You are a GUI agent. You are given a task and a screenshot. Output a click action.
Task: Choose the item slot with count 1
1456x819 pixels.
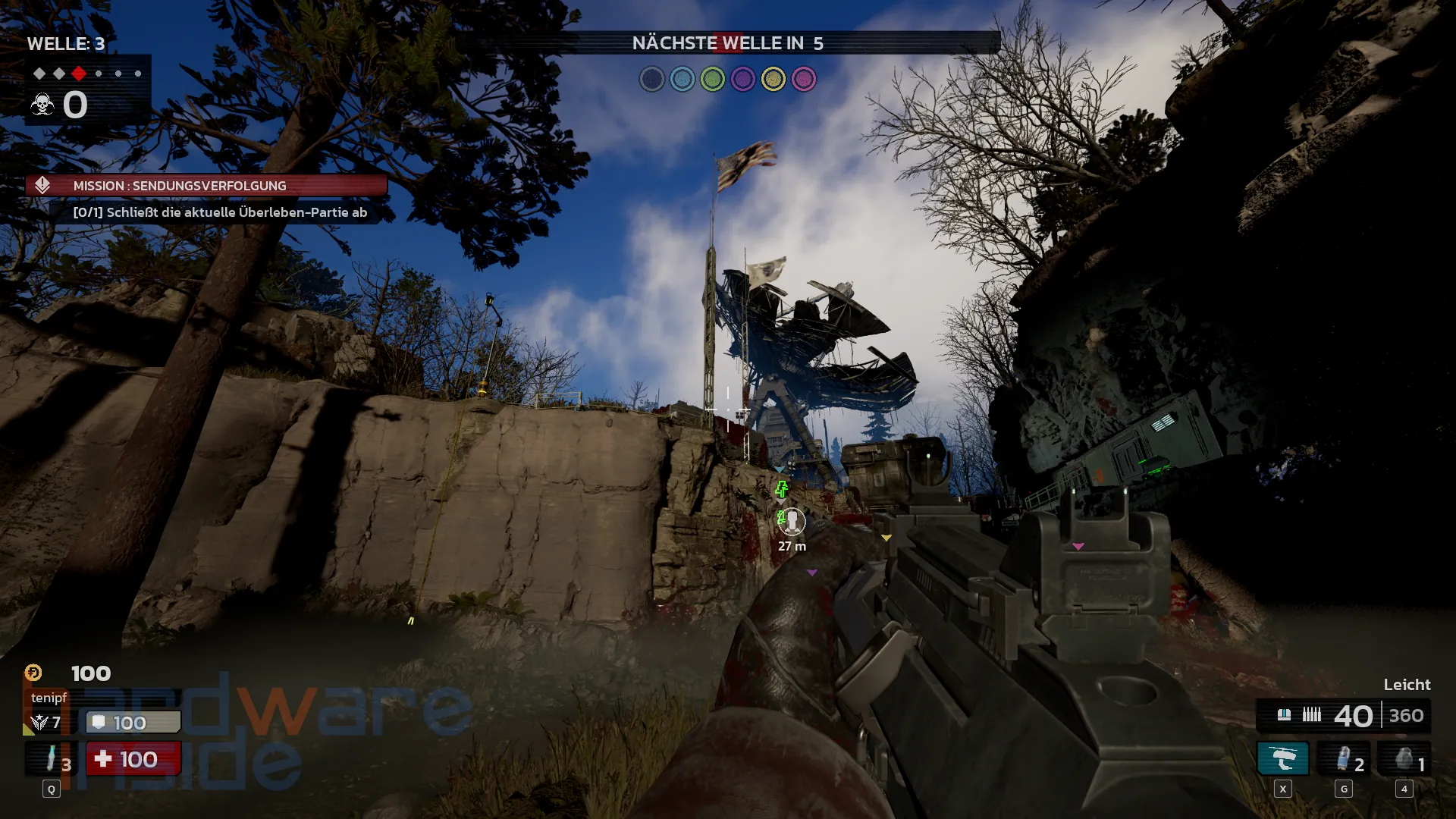click(1404, 759)
